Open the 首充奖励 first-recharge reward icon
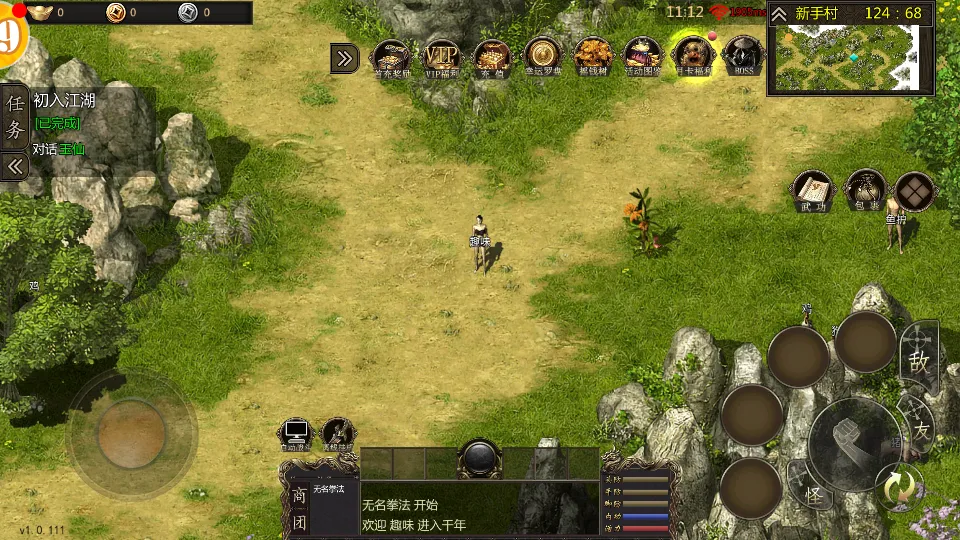This screenshot has height=540, width=960. click(391, 57)
